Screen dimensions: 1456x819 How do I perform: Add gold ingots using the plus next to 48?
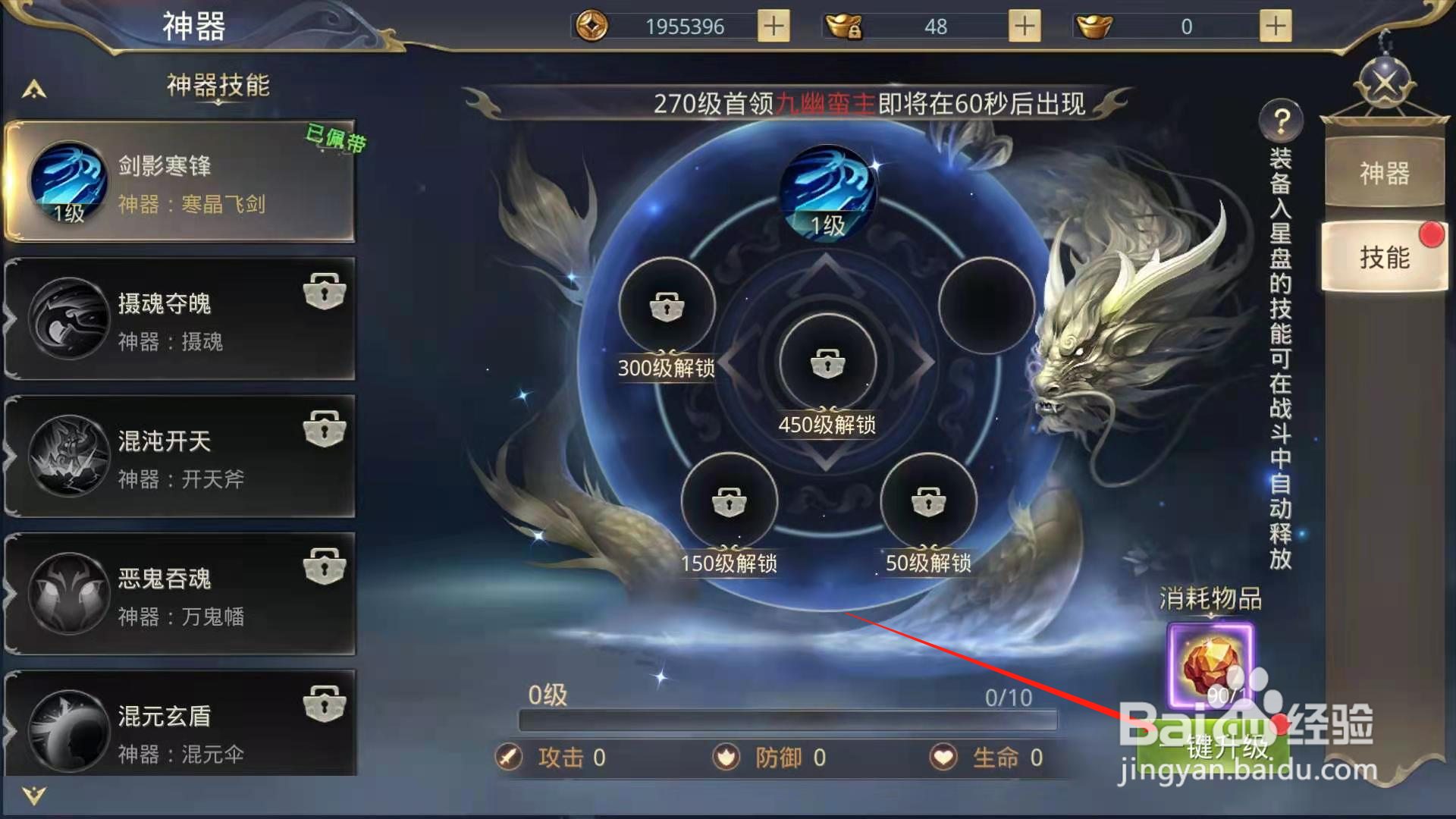[1024, 26]
